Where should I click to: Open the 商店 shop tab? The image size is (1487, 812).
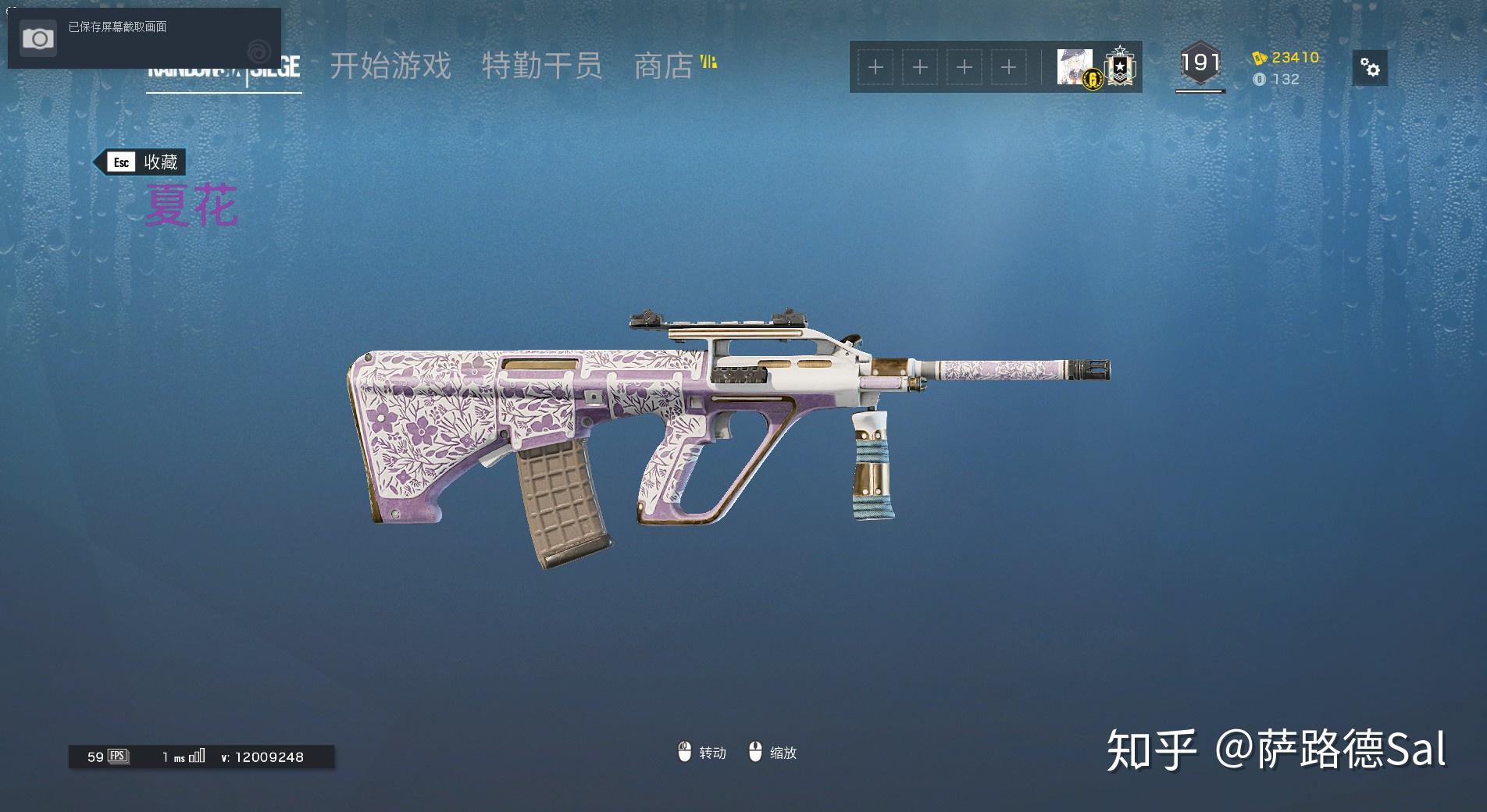tap(664, 66)
